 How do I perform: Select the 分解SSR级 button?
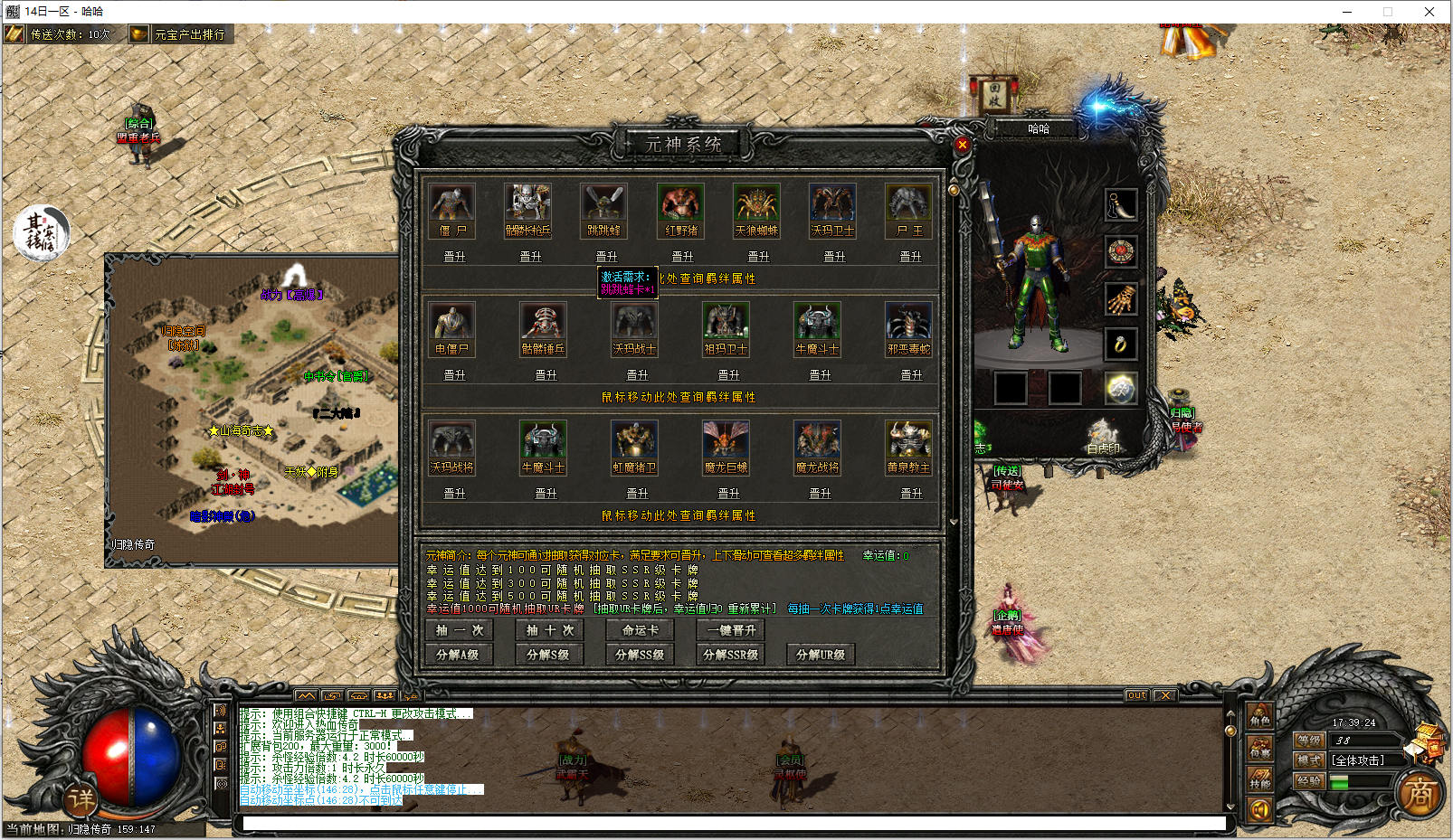pos(731,655)
